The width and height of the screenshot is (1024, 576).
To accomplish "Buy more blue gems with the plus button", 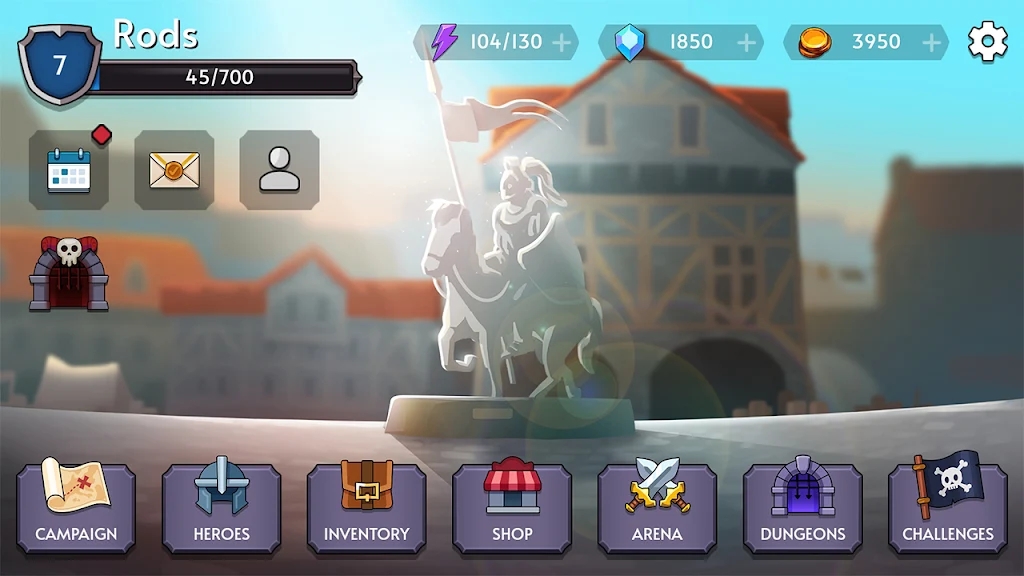I will 746,42.
